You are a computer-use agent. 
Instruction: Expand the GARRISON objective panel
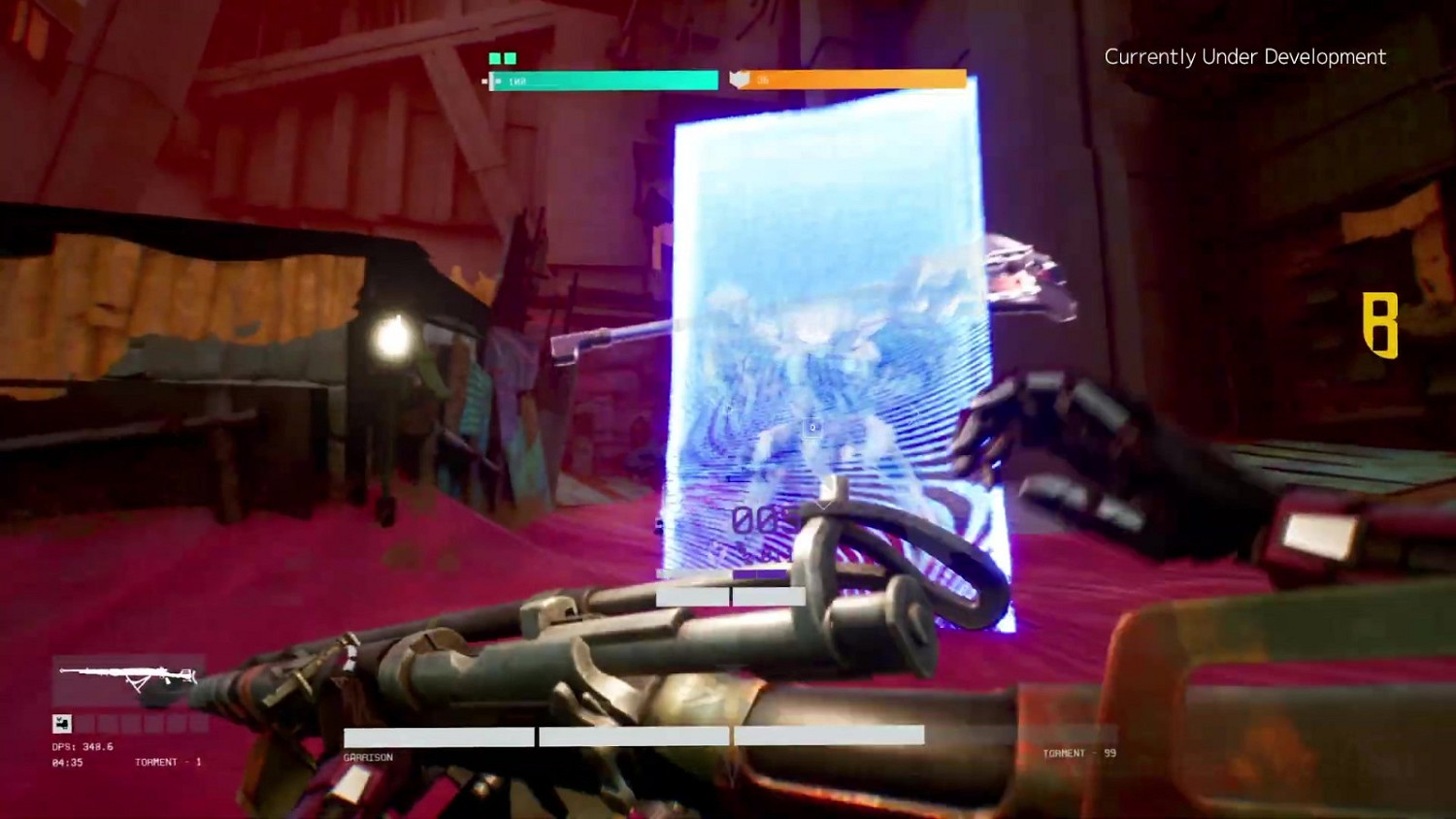click(367, 755)
